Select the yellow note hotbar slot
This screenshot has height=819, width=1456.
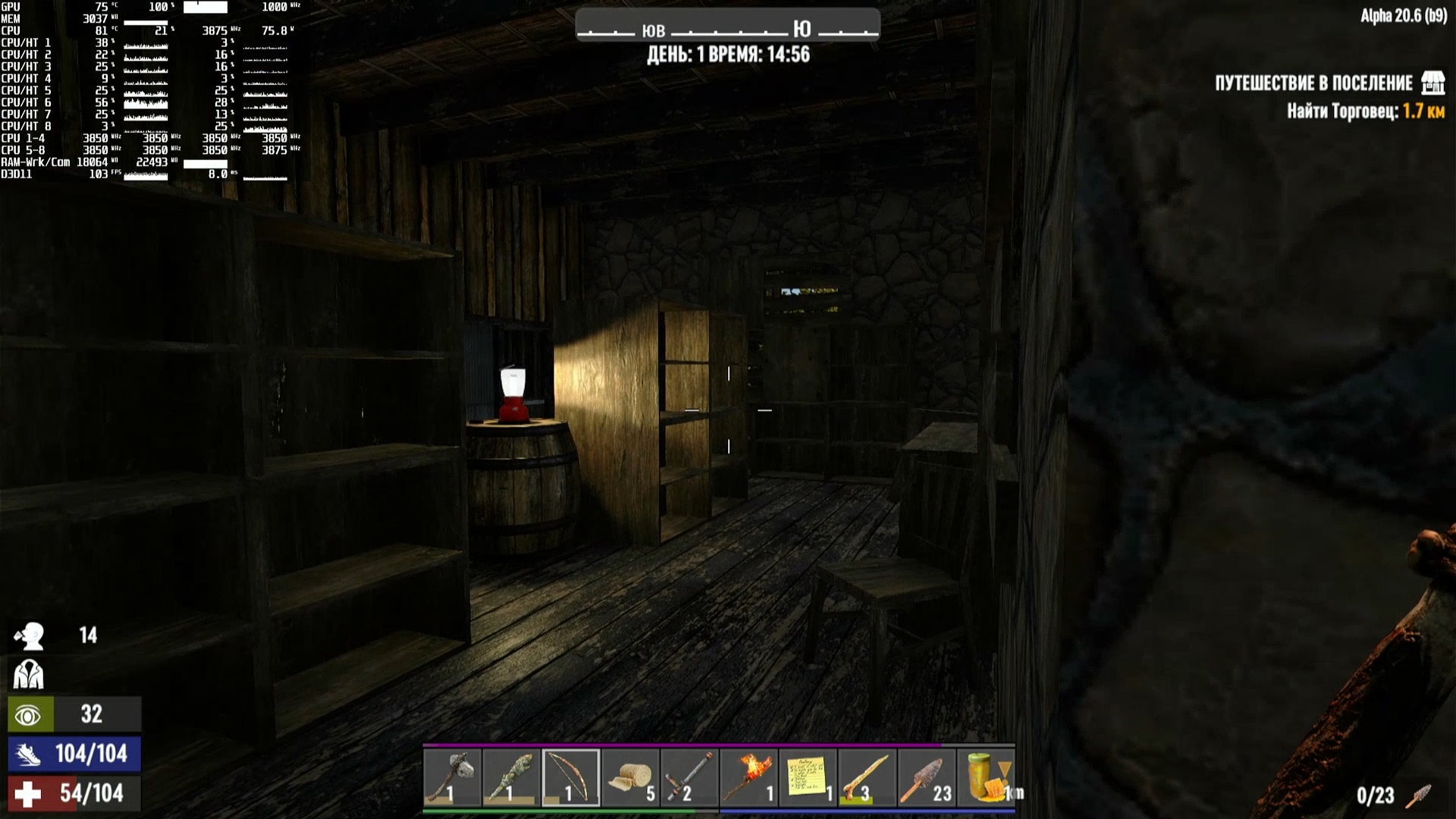[x=808, y=777]
